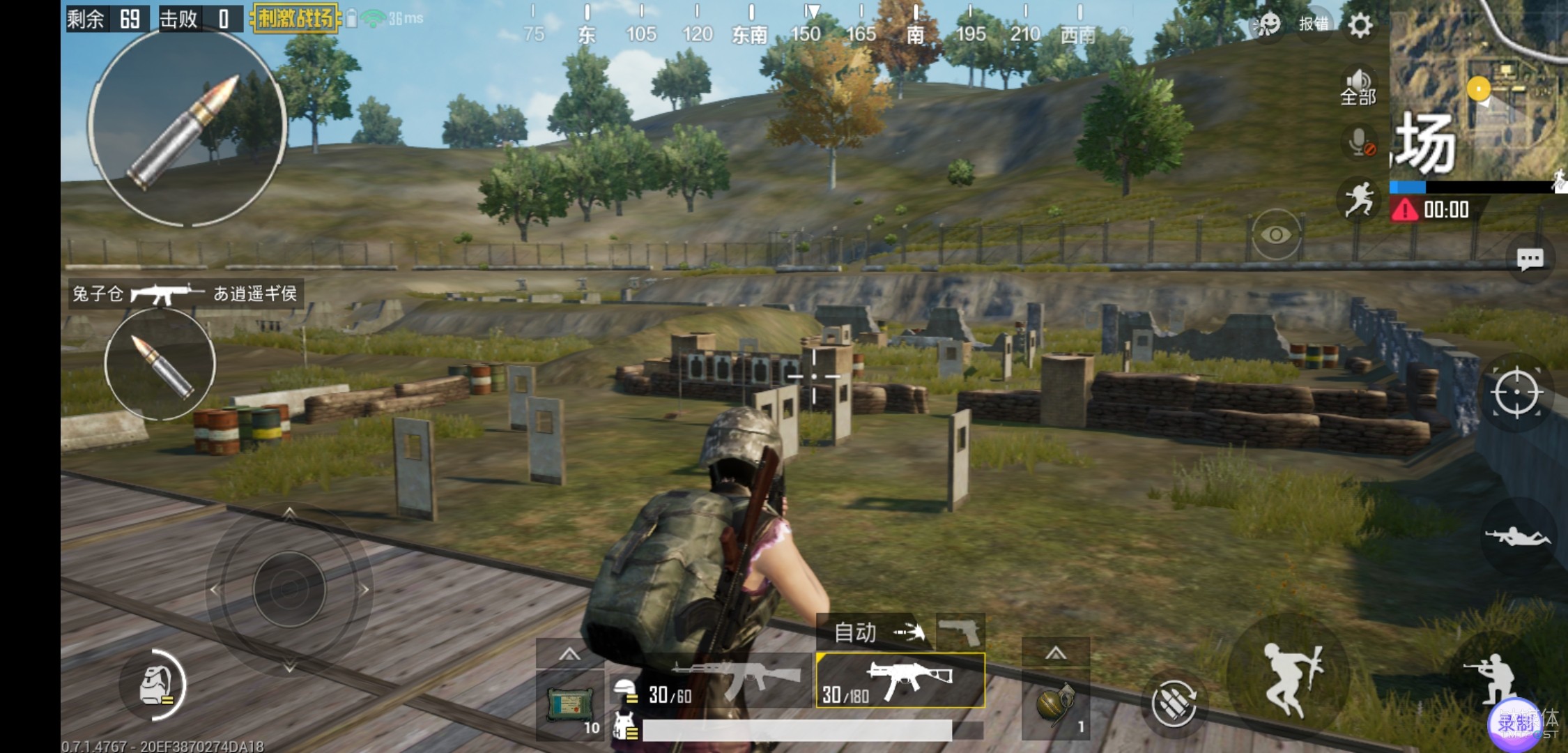
Task: Aim down sights with the crosshair button
Action: point(1516,393)
